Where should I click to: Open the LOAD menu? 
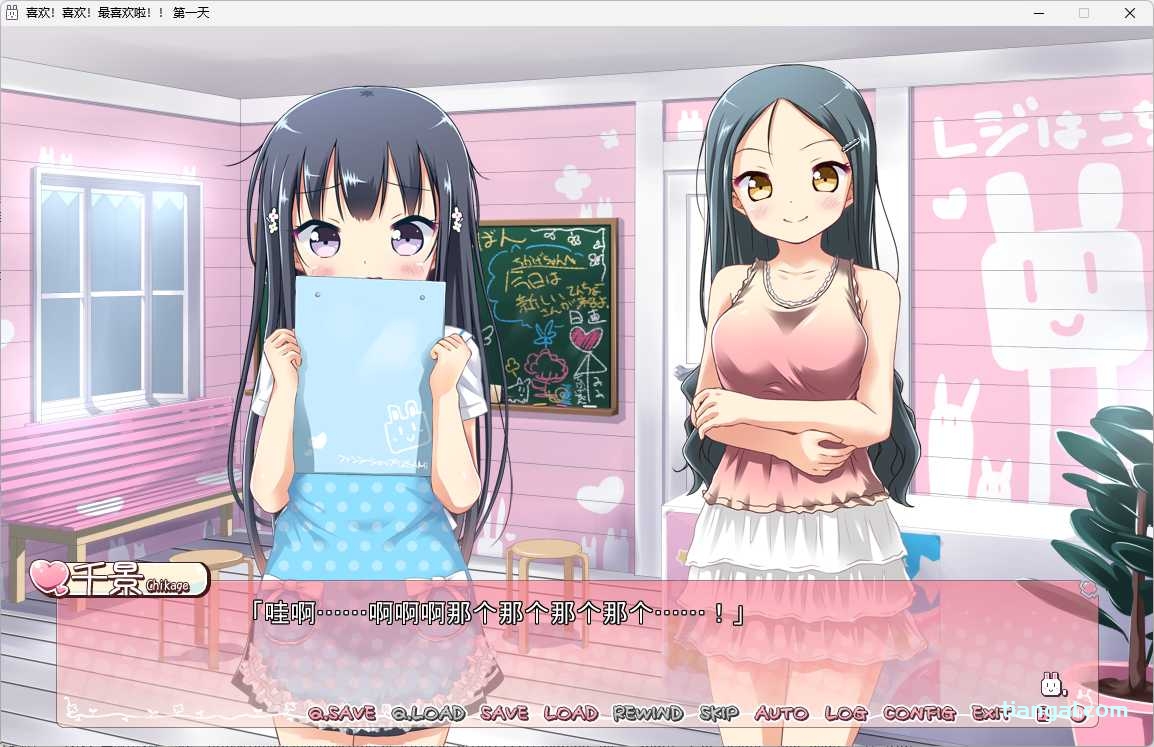coord(570,713)
